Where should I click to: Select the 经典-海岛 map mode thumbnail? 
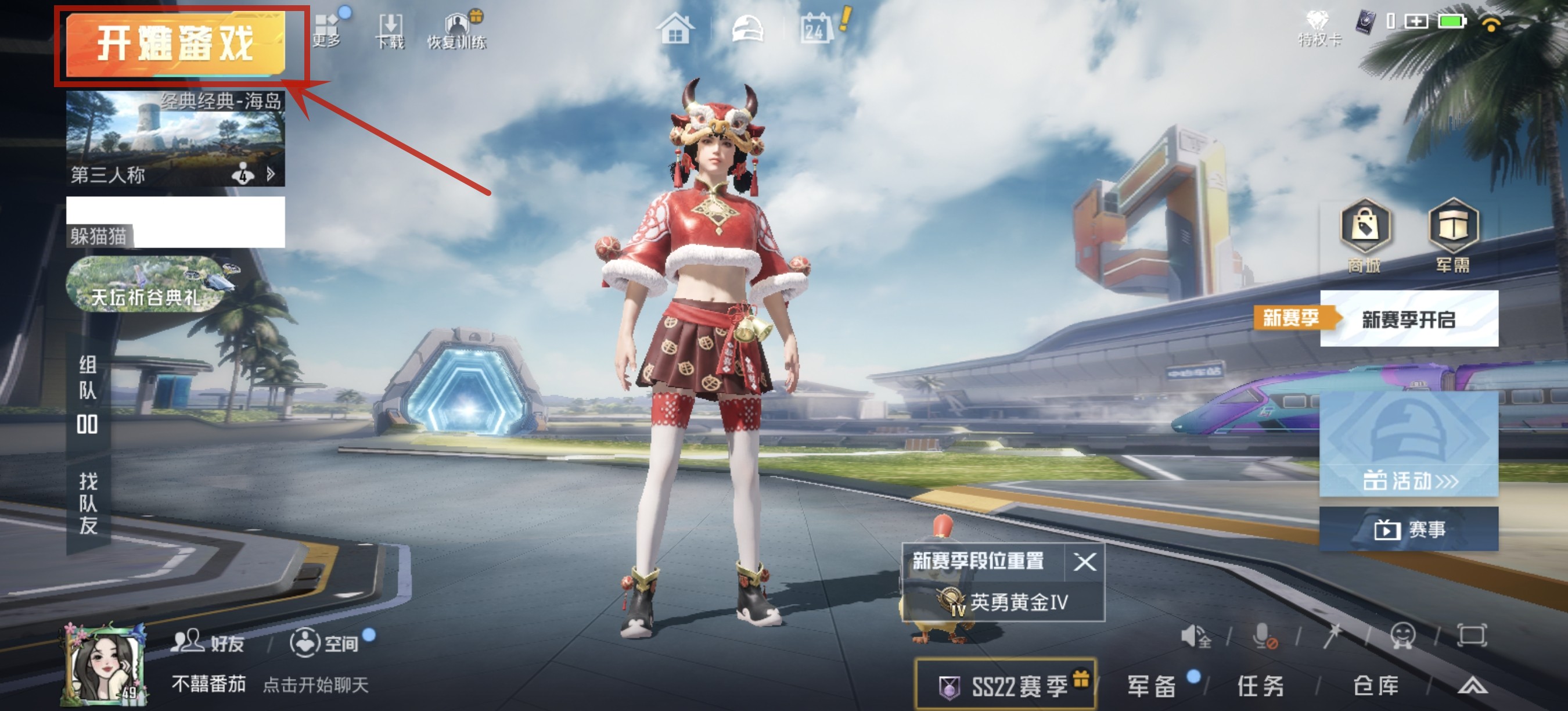click(x=175, y=138)
